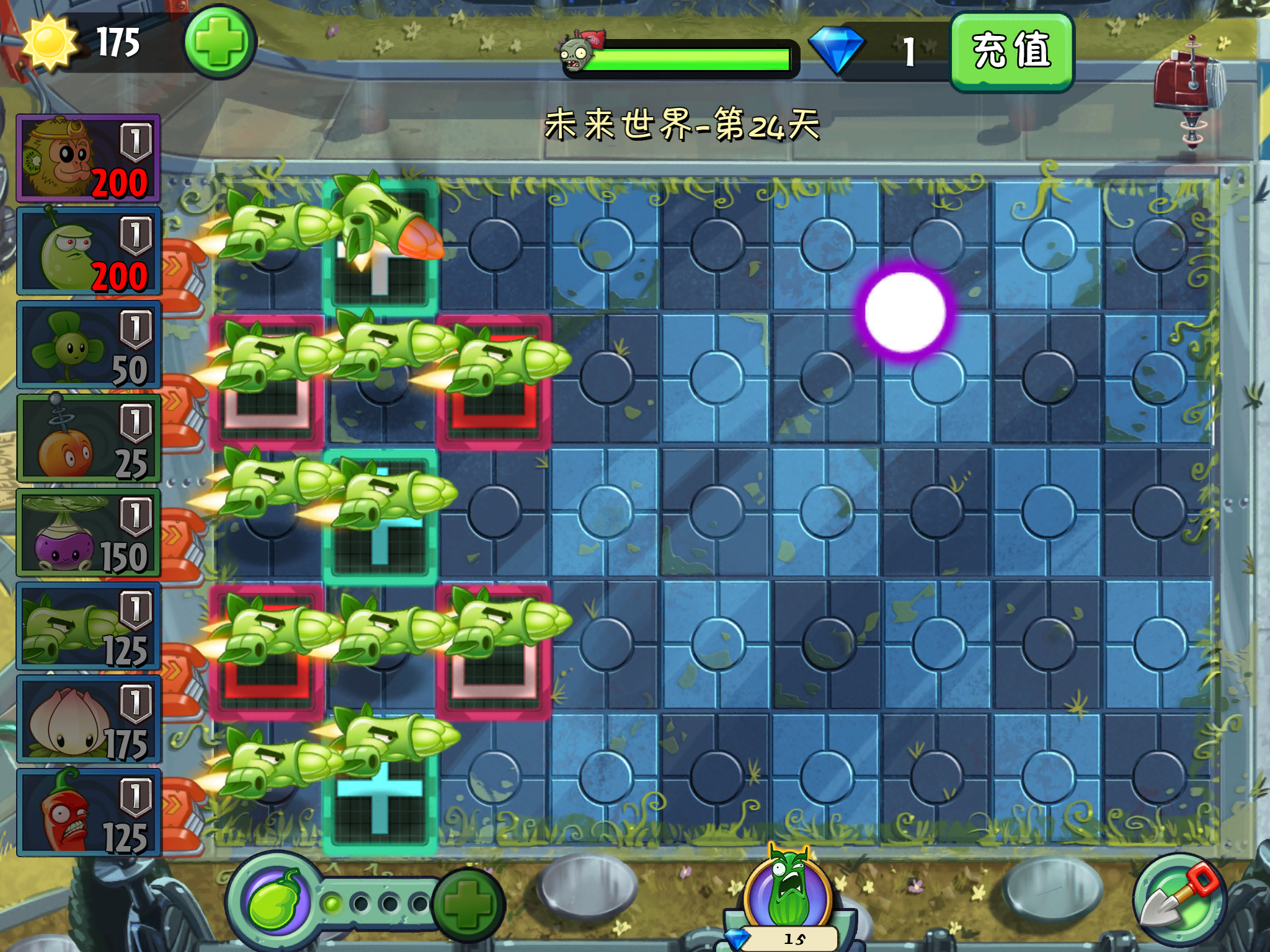The height and width of the screenshot is (952, 1270).
Task: Tap the green plus to add sun
Action: coord(219,42)
